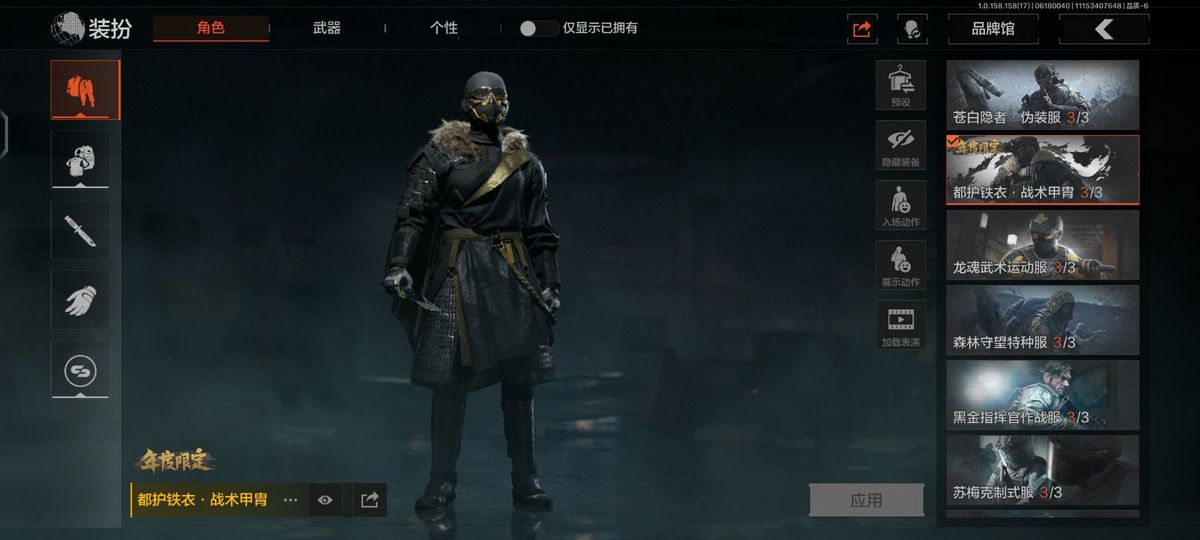Choose the 龙魂武术运动服 outfit
Screen dimensions: 1200x540
coord(1042,245)
